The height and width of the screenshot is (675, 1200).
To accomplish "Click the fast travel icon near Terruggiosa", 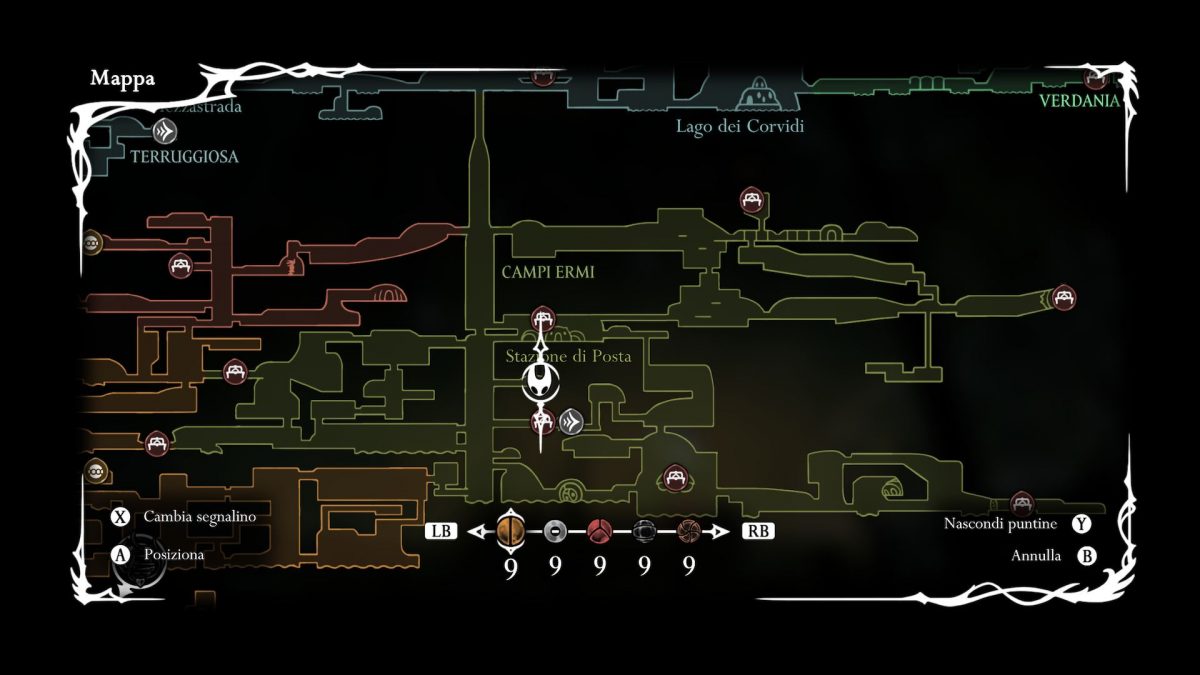I will click(x=165, y=130).
